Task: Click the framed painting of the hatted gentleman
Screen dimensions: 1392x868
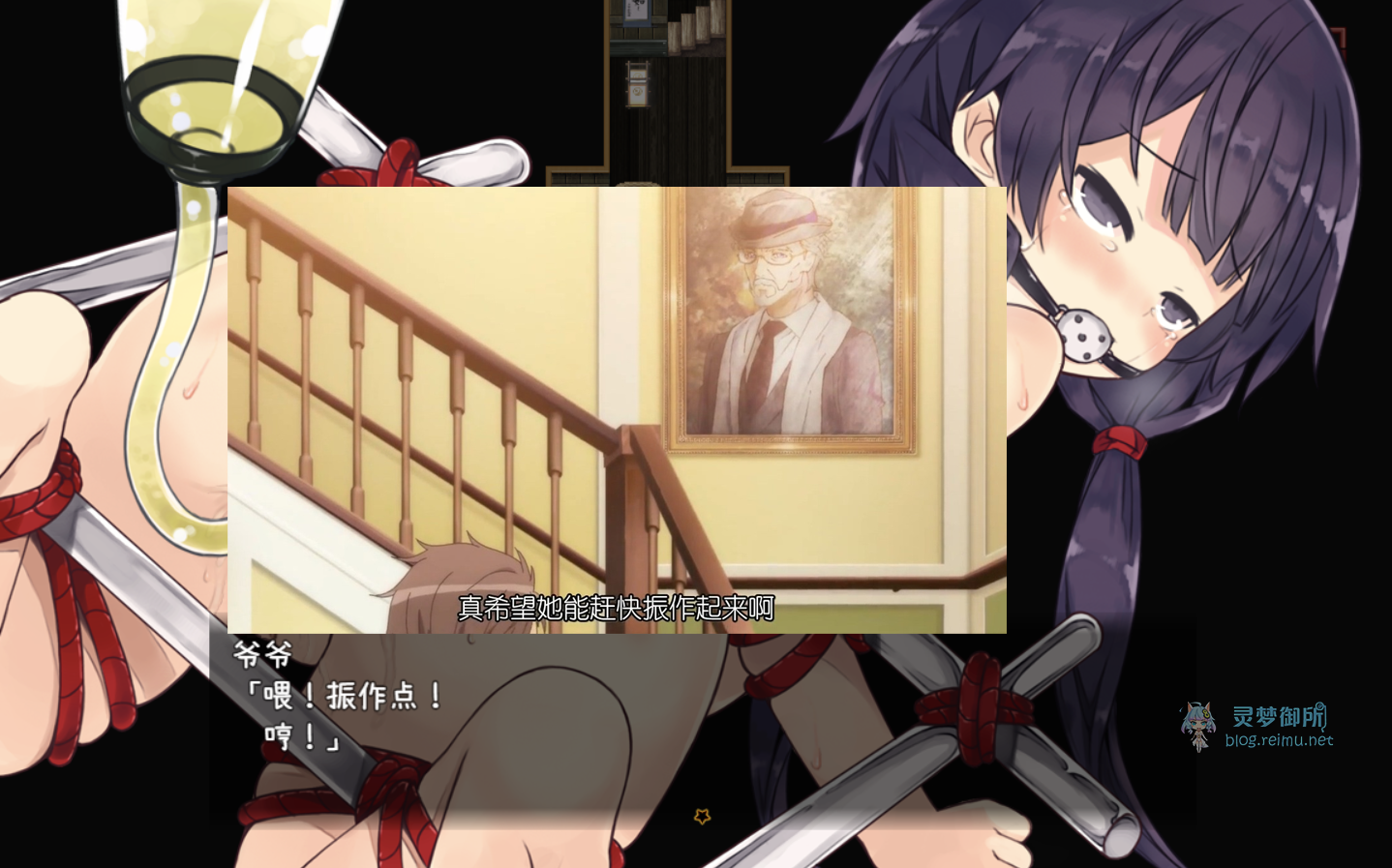Action: click(789, 319)
